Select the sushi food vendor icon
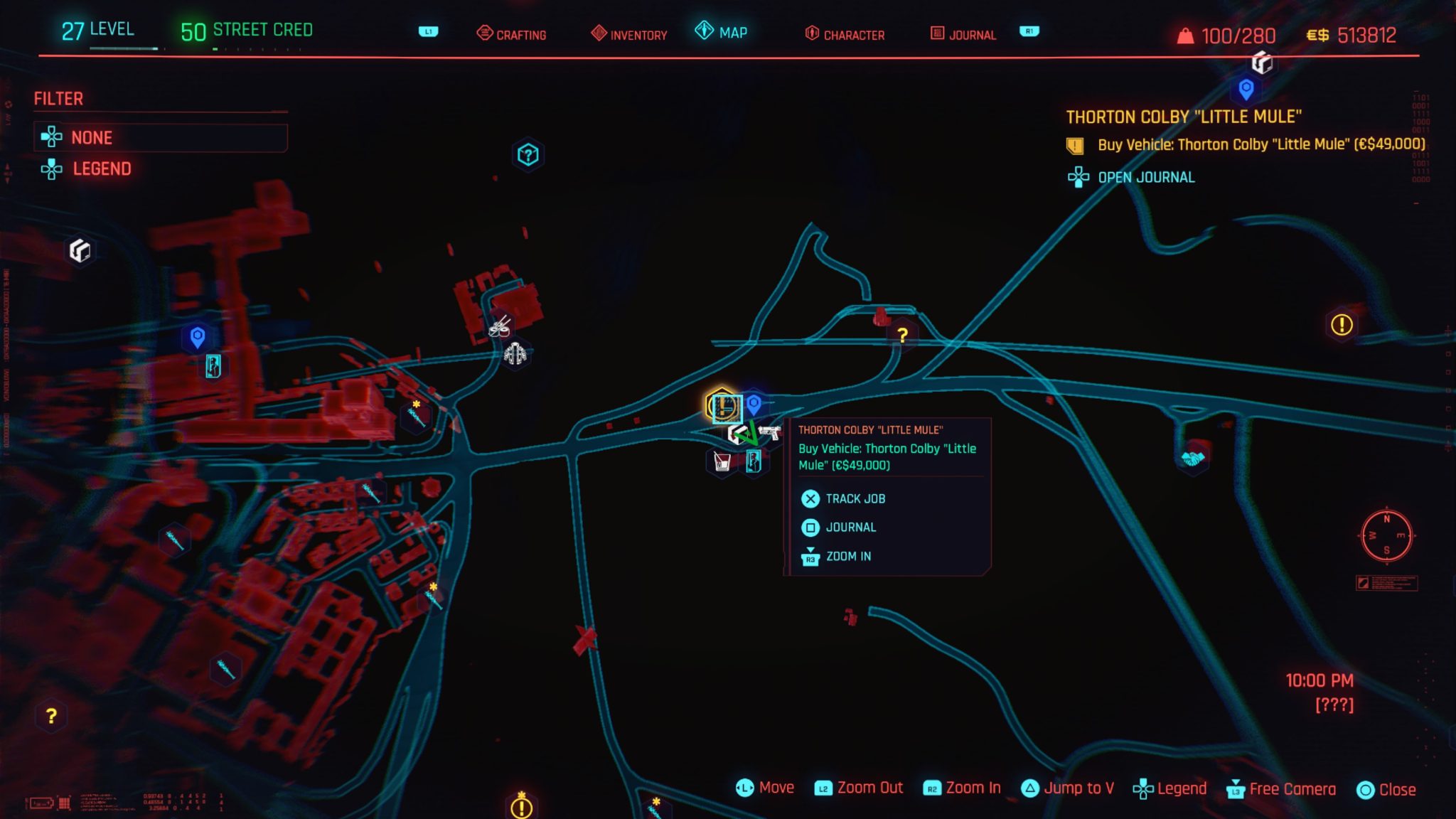The width and height of the screenshot is (1456, 819). [500, 328]
